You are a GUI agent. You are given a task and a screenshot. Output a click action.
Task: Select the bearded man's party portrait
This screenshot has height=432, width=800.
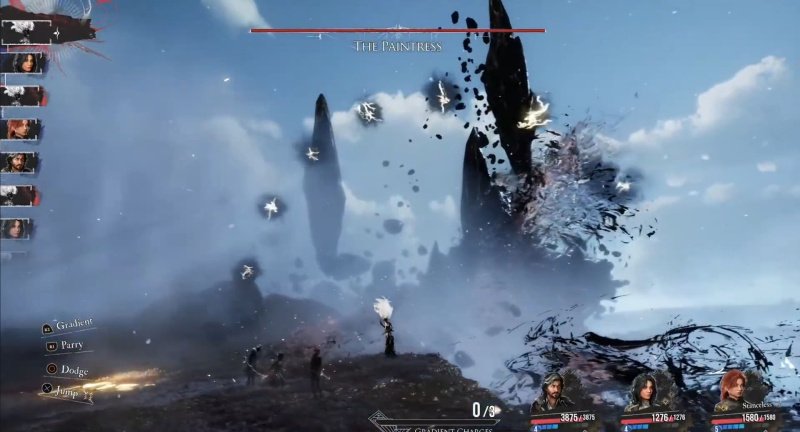click(552, 392)
